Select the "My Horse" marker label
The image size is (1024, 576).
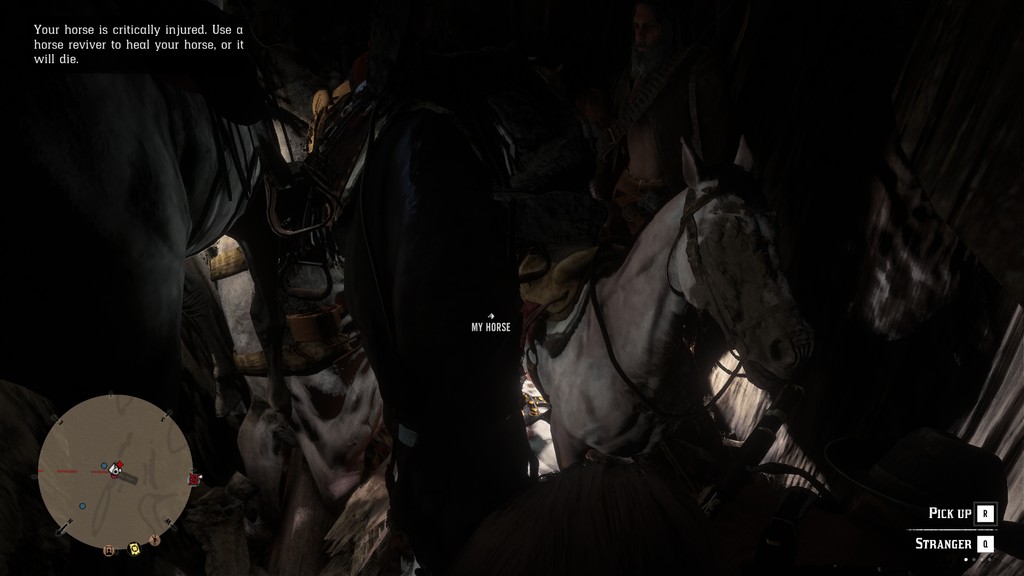(491, 327)
